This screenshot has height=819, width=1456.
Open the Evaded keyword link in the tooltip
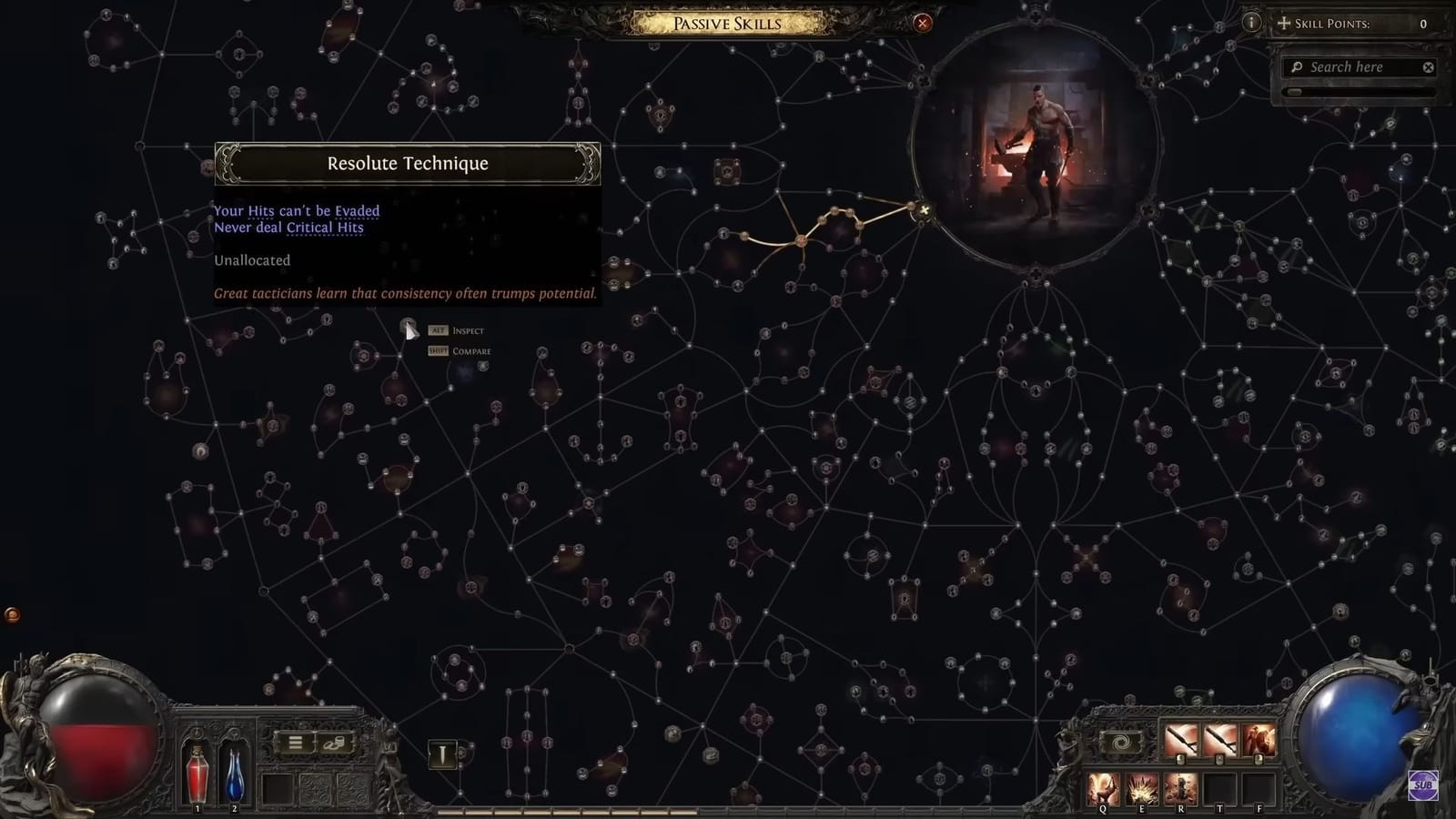pos(359,210)
